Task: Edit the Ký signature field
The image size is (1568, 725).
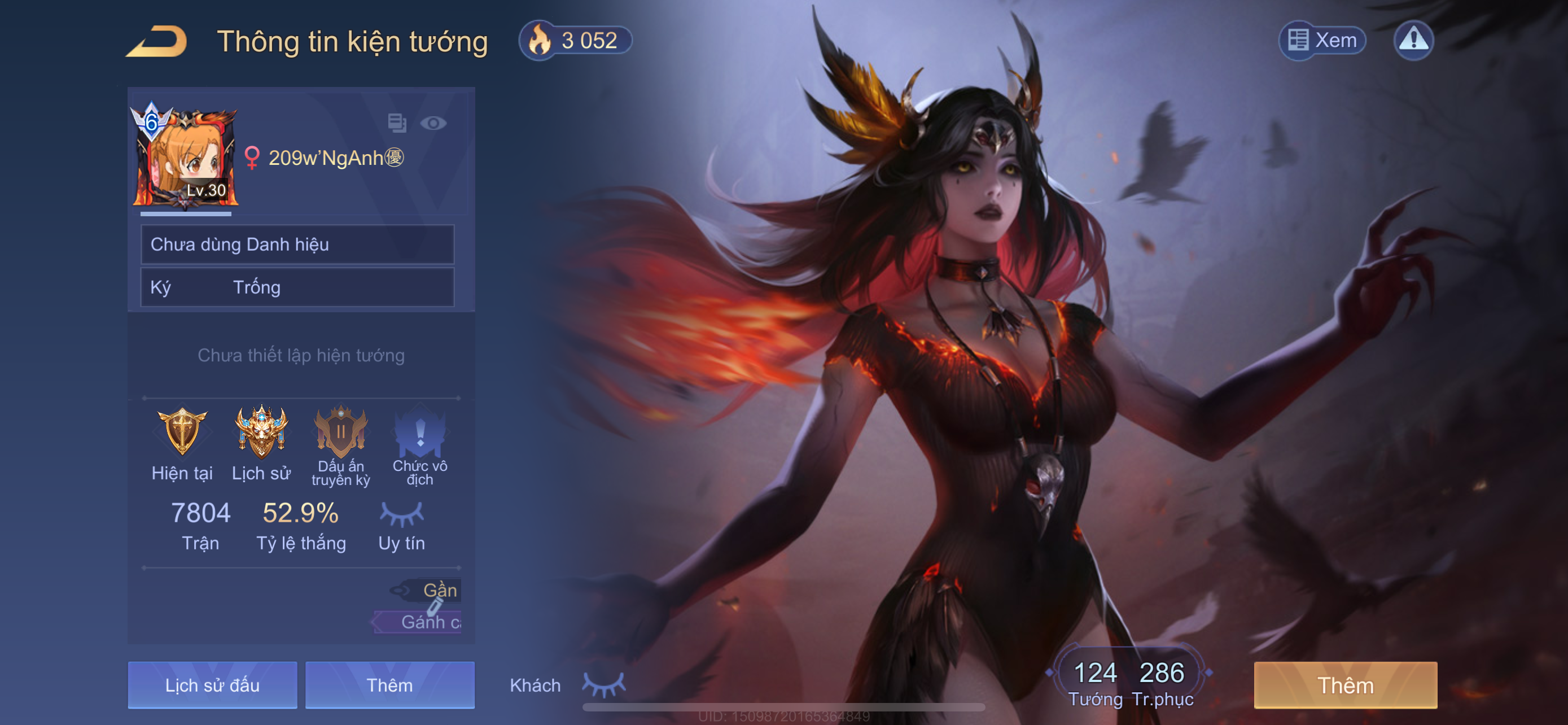Action: (x=297, y=287)
